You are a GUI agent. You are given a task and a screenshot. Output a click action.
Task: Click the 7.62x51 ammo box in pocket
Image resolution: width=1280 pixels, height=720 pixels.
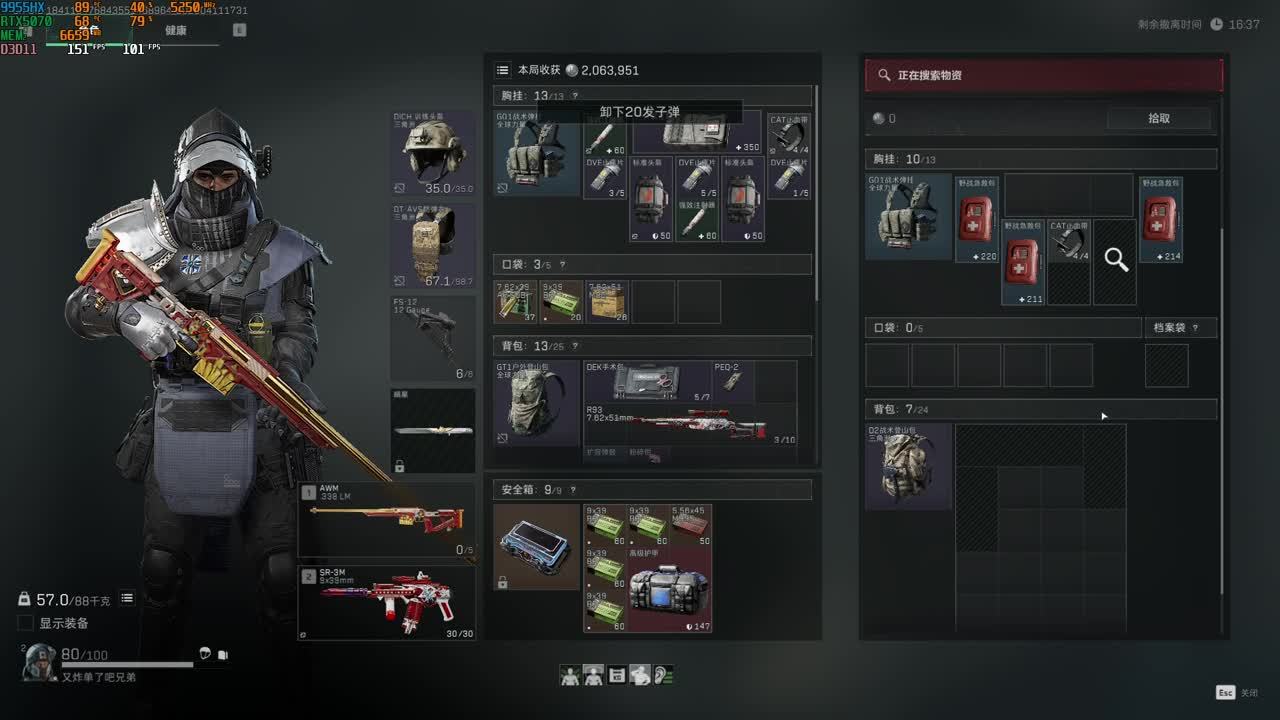click(x=607, y=302)
